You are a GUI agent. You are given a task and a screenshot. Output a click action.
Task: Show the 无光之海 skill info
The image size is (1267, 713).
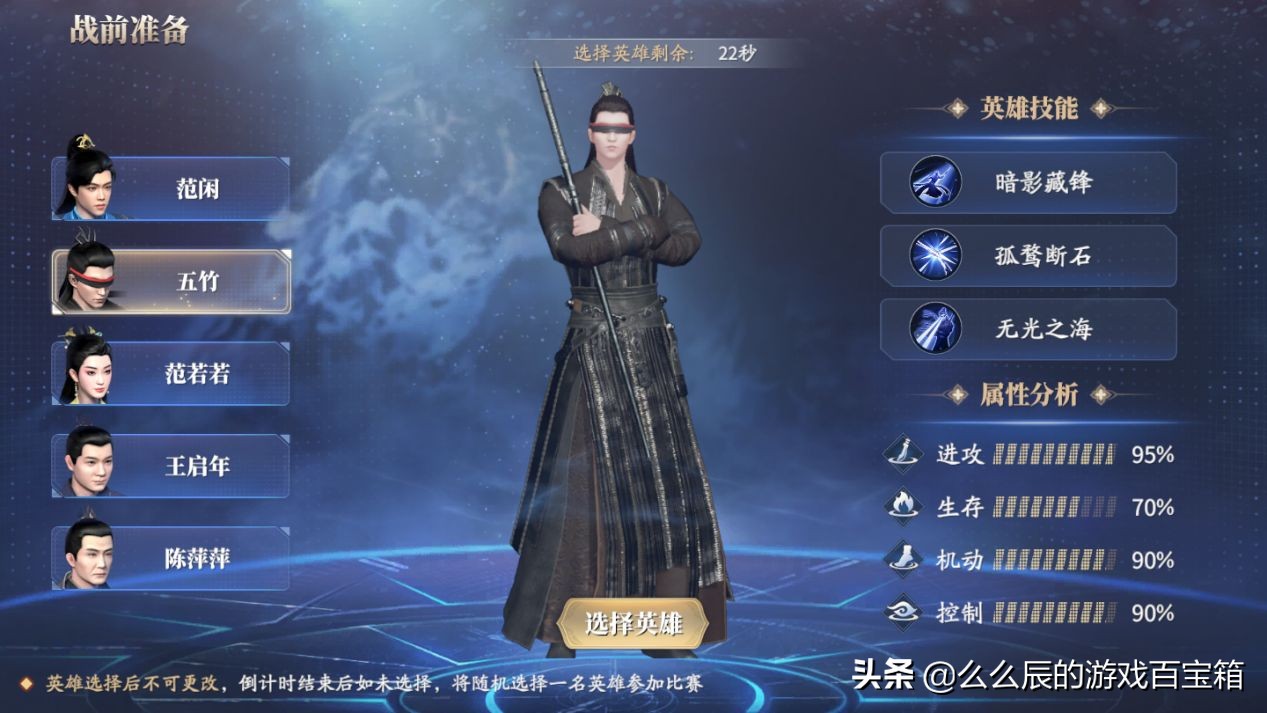coord(1028,329)
